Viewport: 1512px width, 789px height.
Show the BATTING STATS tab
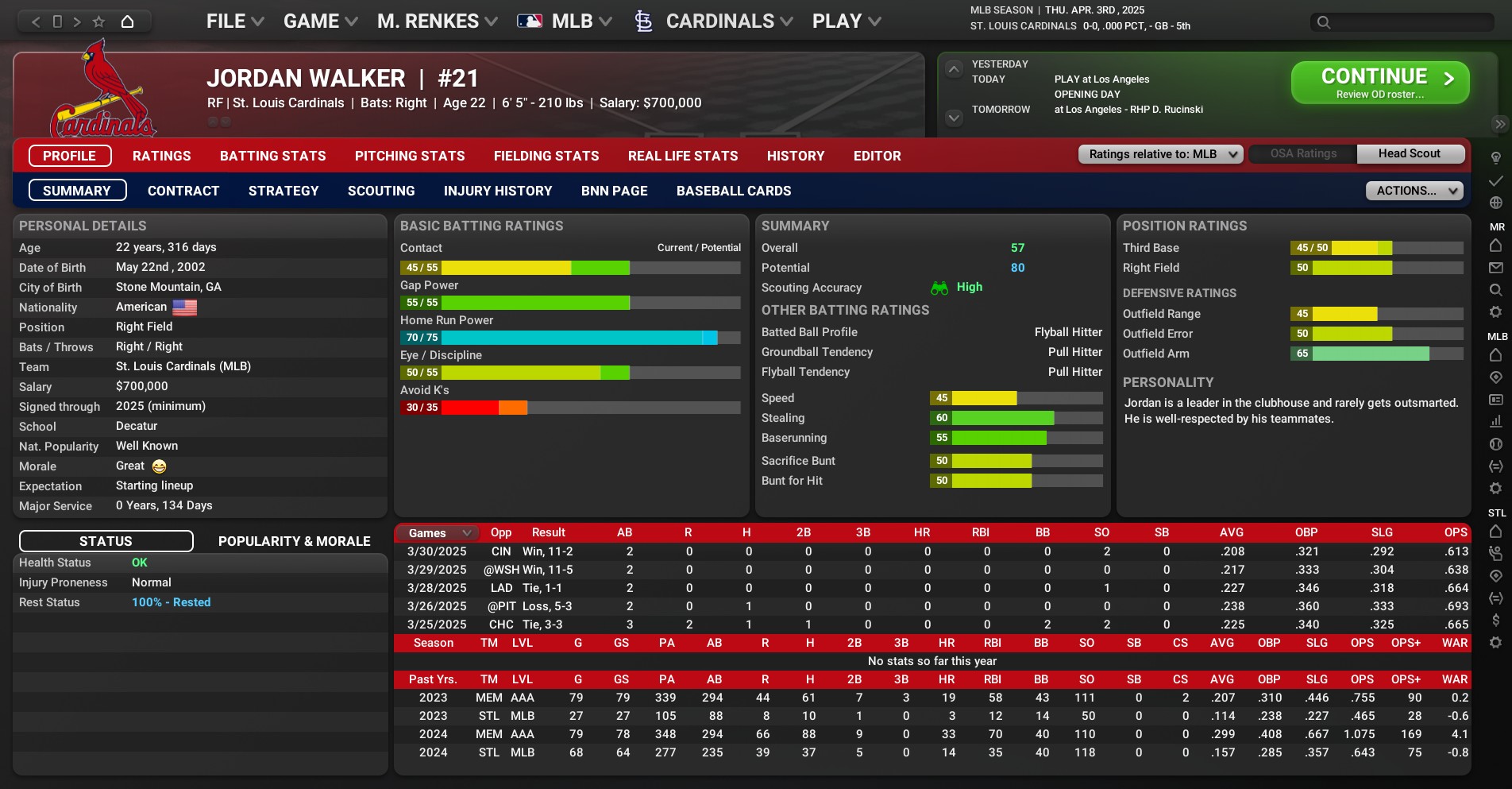tap(272, 157)
